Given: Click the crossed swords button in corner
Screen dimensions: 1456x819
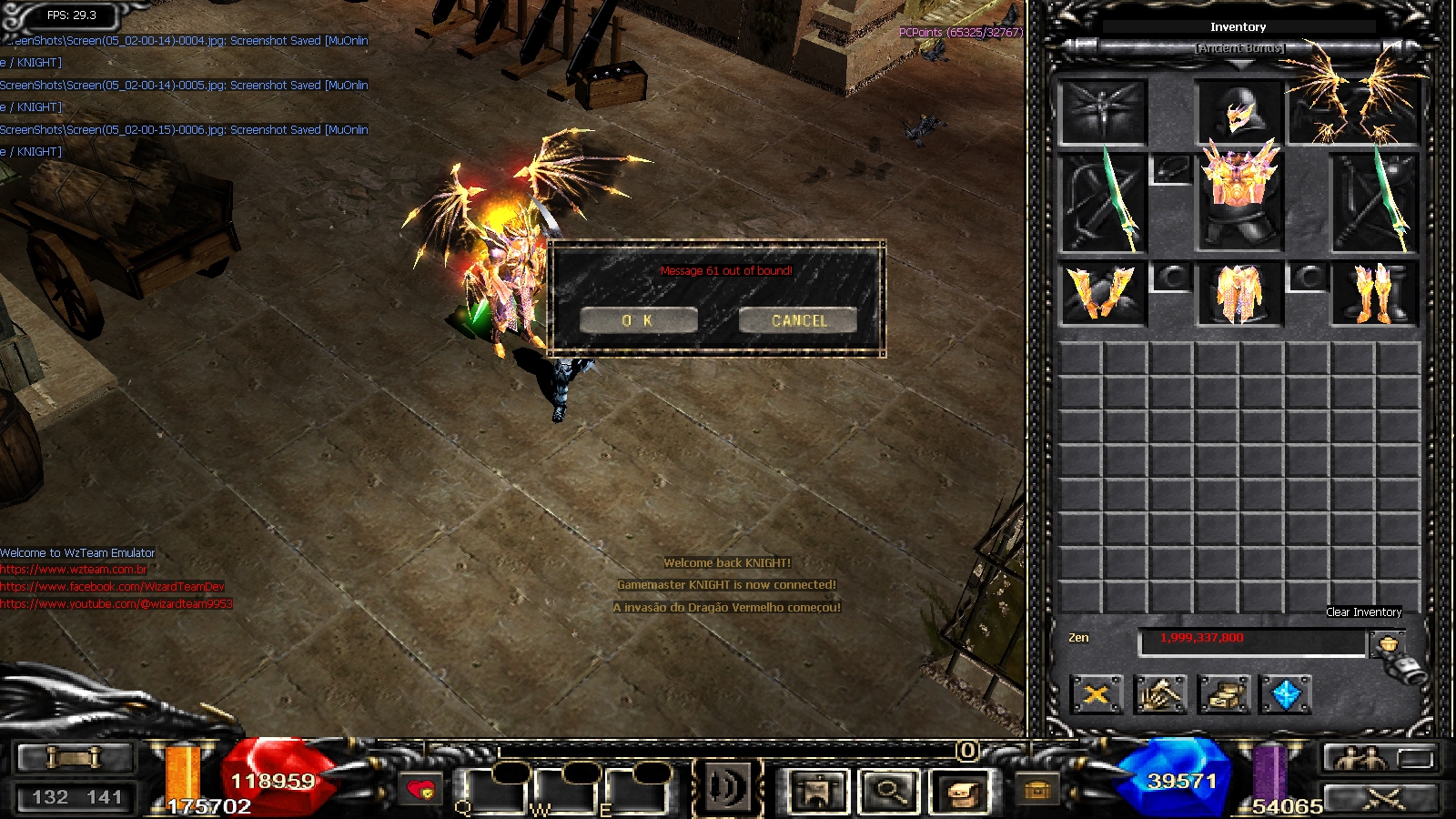Looking at the screenshot, I should tap(1382, 799).
